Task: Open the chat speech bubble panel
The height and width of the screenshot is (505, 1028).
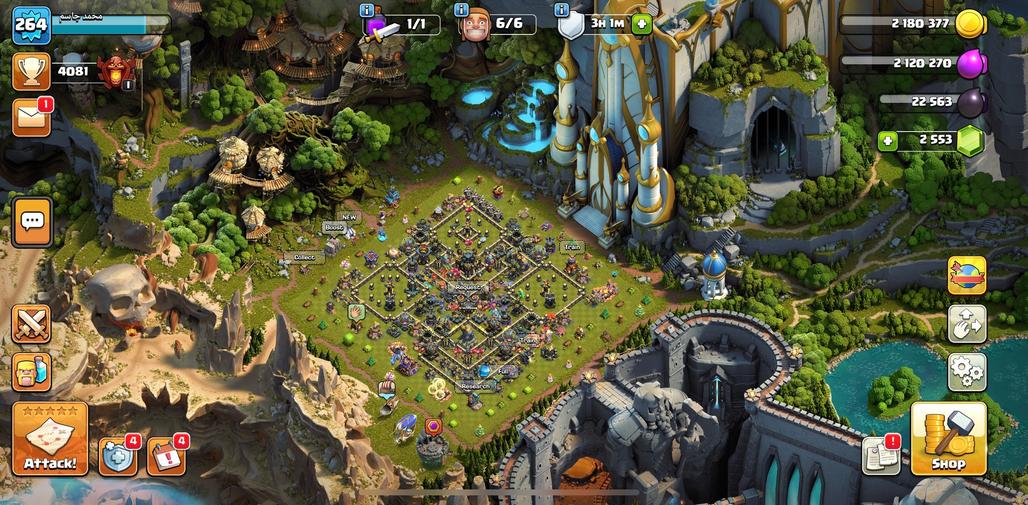Action: coord(32,221)
